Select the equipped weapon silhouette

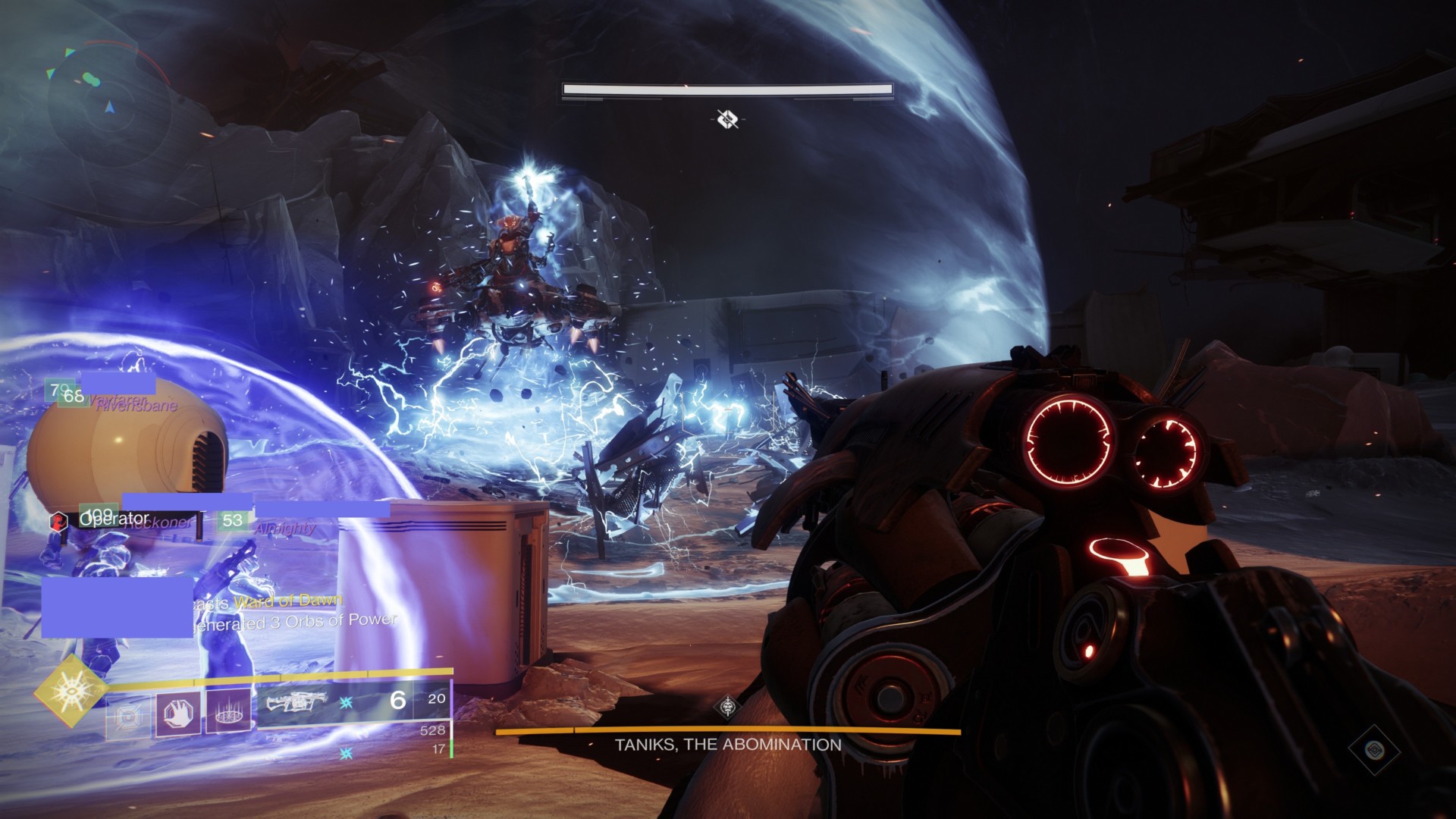[x=292, y=702]
